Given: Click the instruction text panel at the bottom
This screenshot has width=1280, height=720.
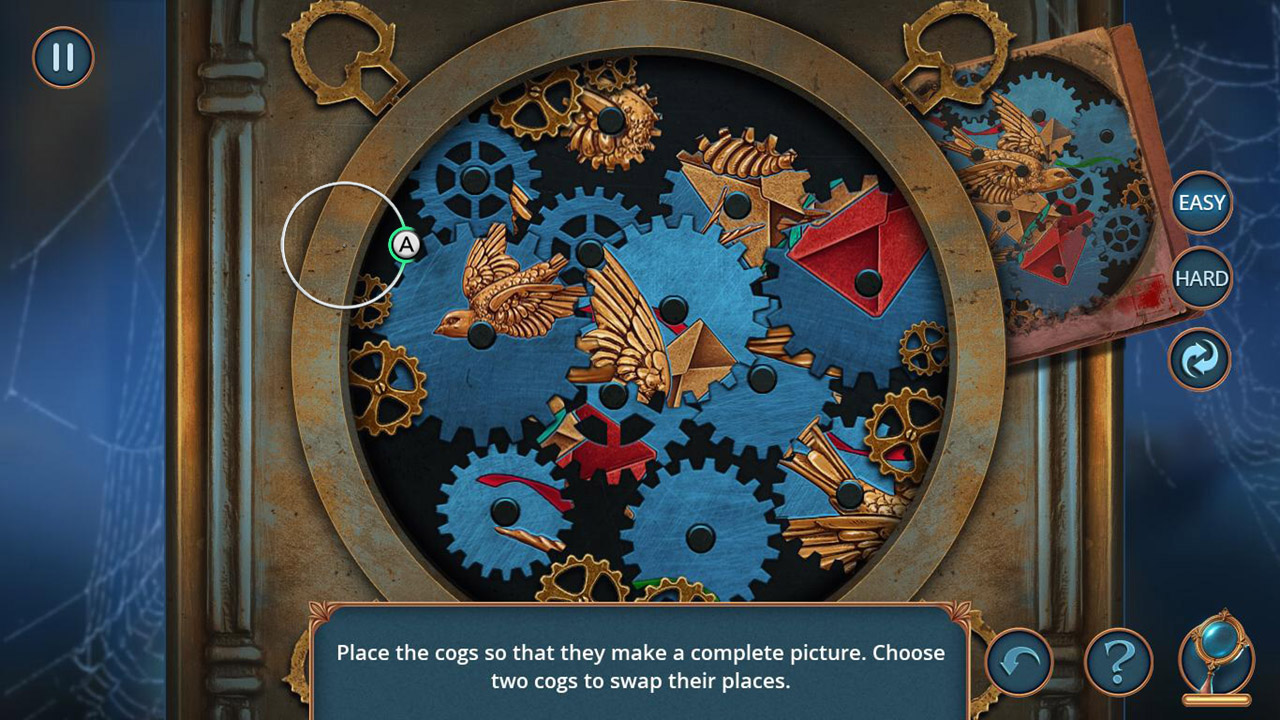Looking at the screenshot, I should pos(640,665).
